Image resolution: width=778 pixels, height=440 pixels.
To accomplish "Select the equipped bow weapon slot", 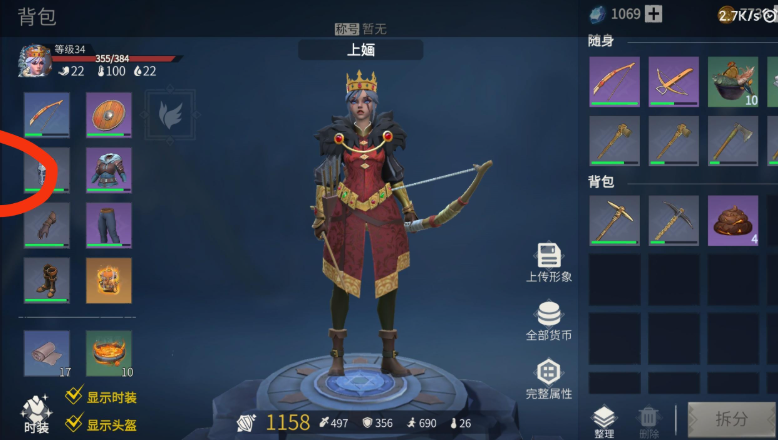I will click(47, 115).
